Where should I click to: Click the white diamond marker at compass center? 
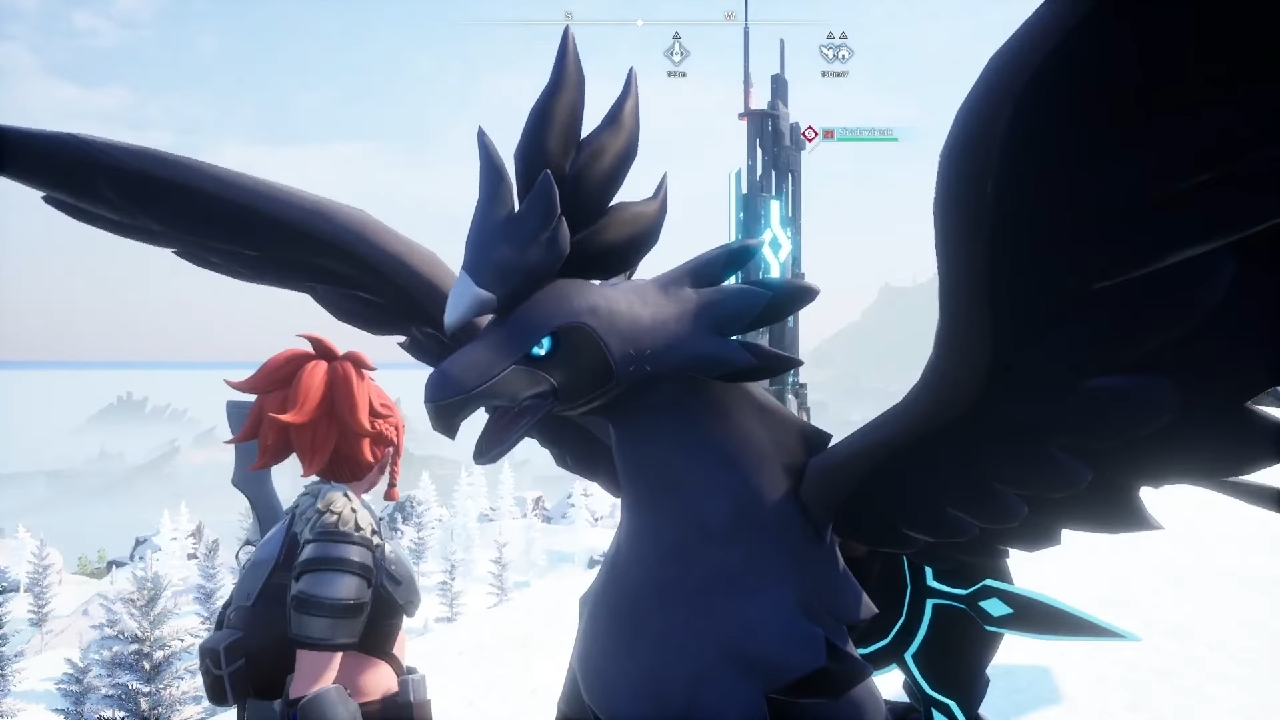click(x=640, y=22)
